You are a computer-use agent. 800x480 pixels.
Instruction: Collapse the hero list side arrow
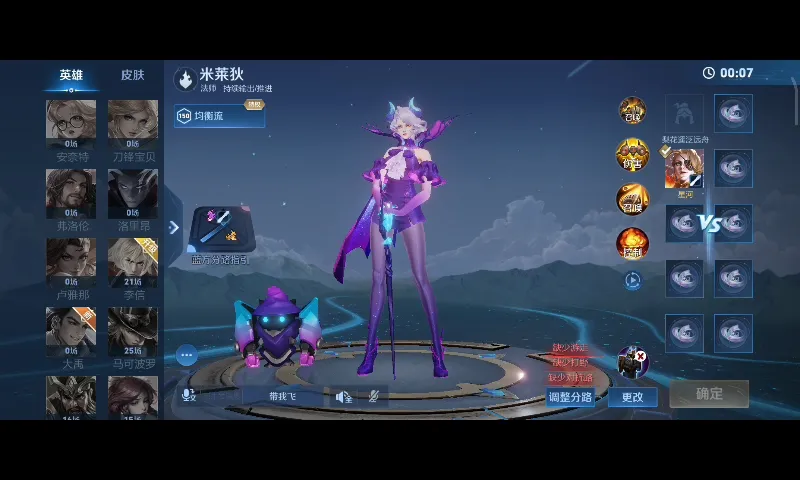click(x=174, y=228)
